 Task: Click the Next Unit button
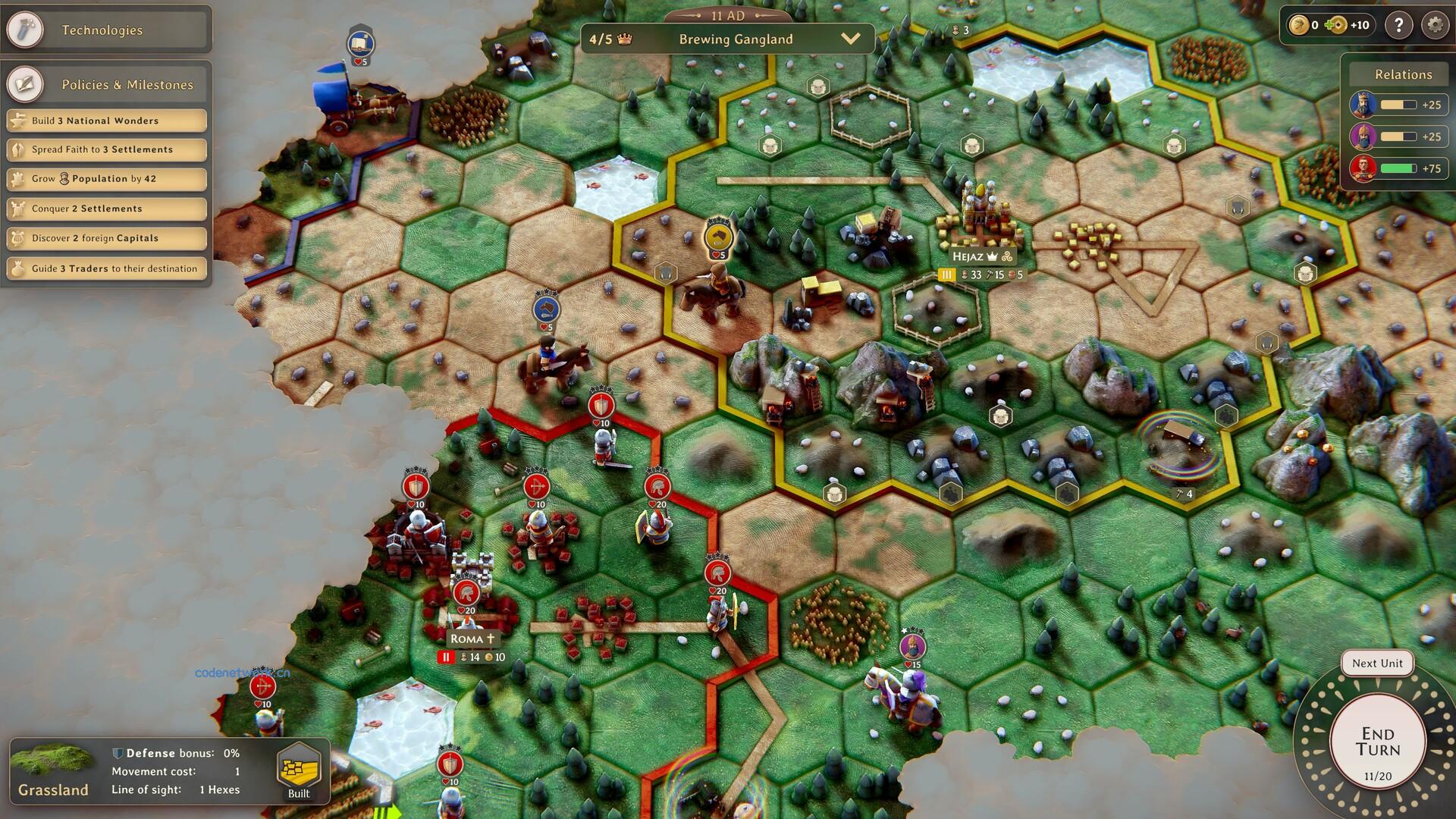click(1376, 663)
